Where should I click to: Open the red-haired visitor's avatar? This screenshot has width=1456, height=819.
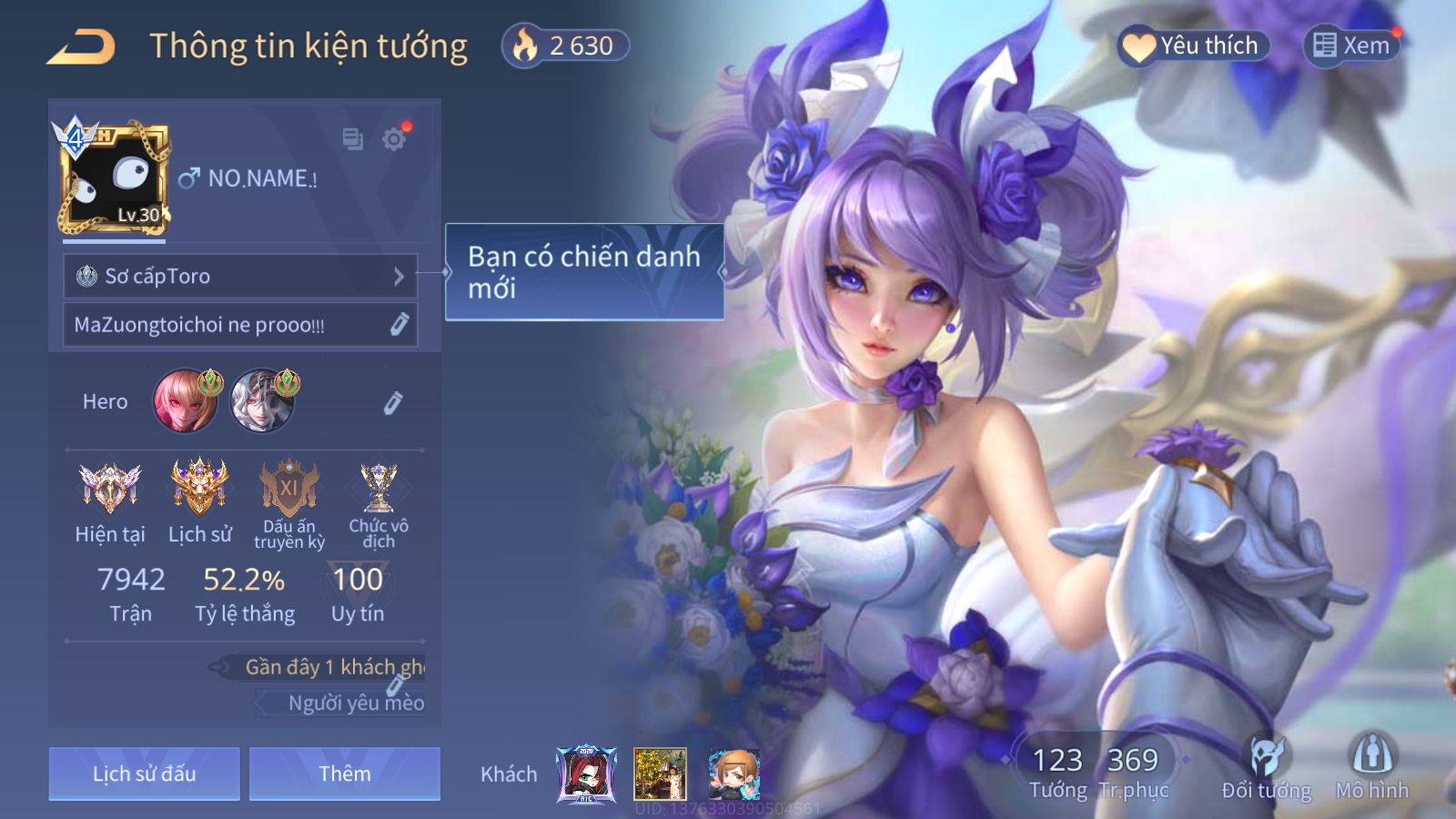[586, 774]
